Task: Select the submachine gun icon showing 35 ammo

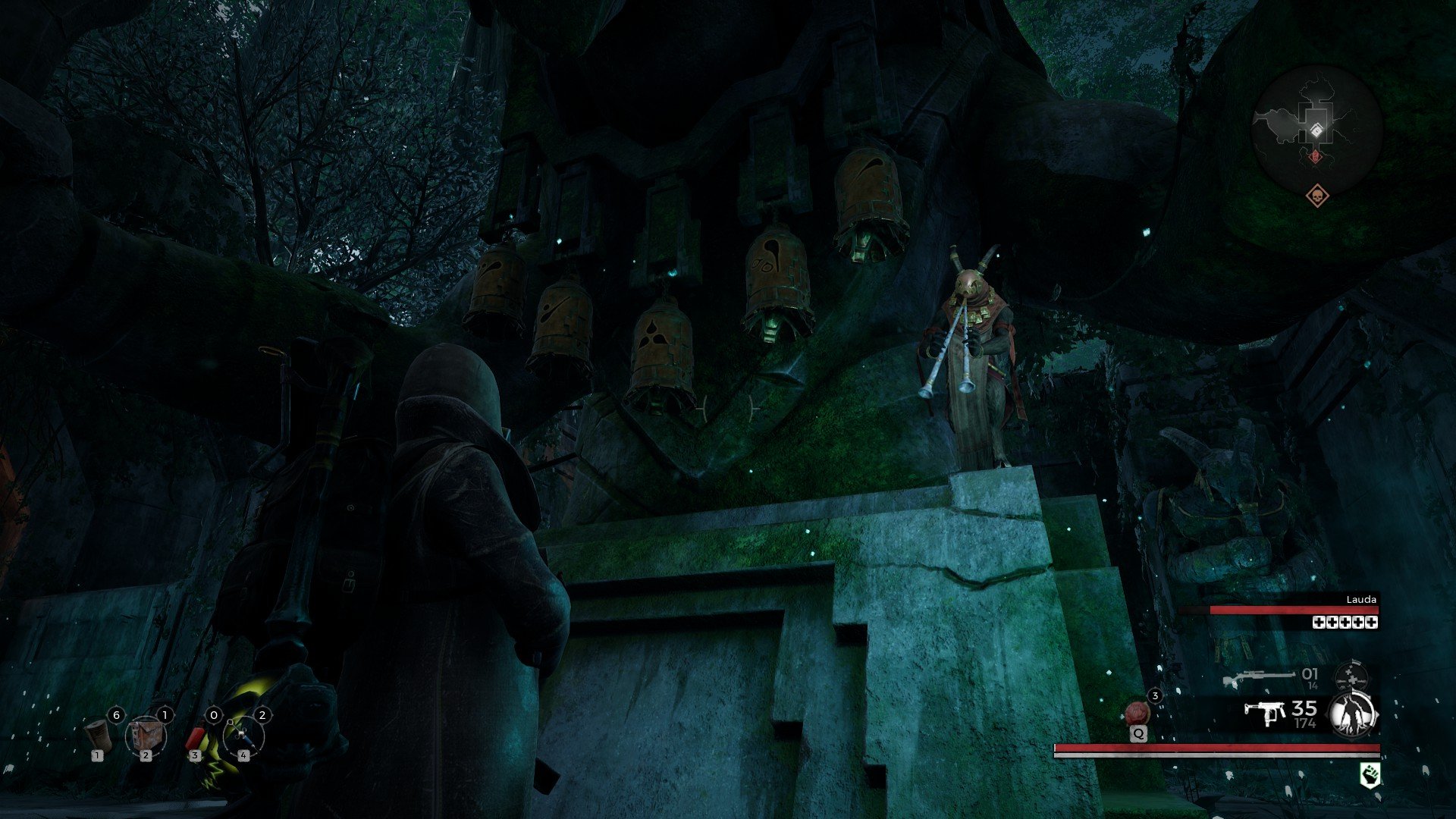Action: pos(1264,713)
